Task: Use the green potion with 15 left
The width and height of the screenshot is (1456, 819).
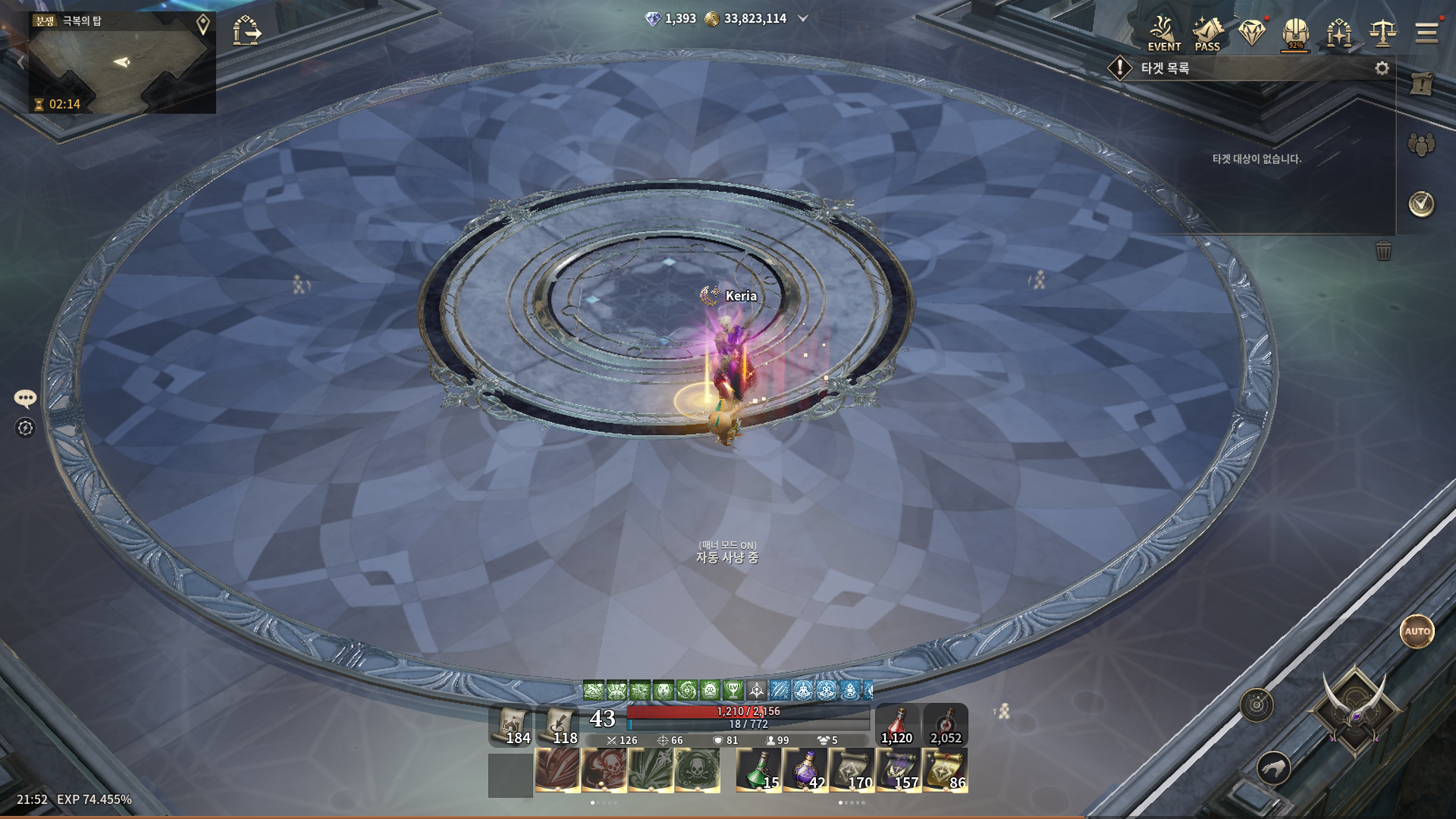Action: click(x=758, y=770)
